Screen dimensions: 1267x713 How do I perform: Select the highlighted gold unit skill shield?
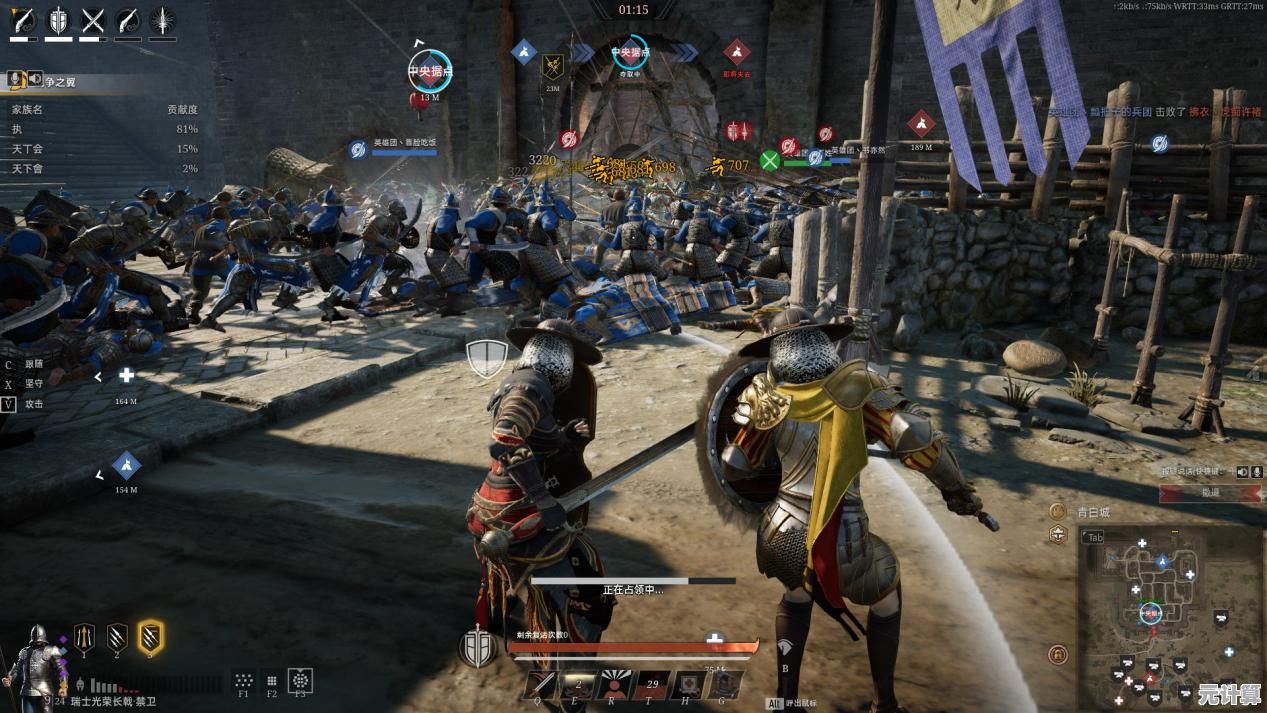click(x=151, y=635)
